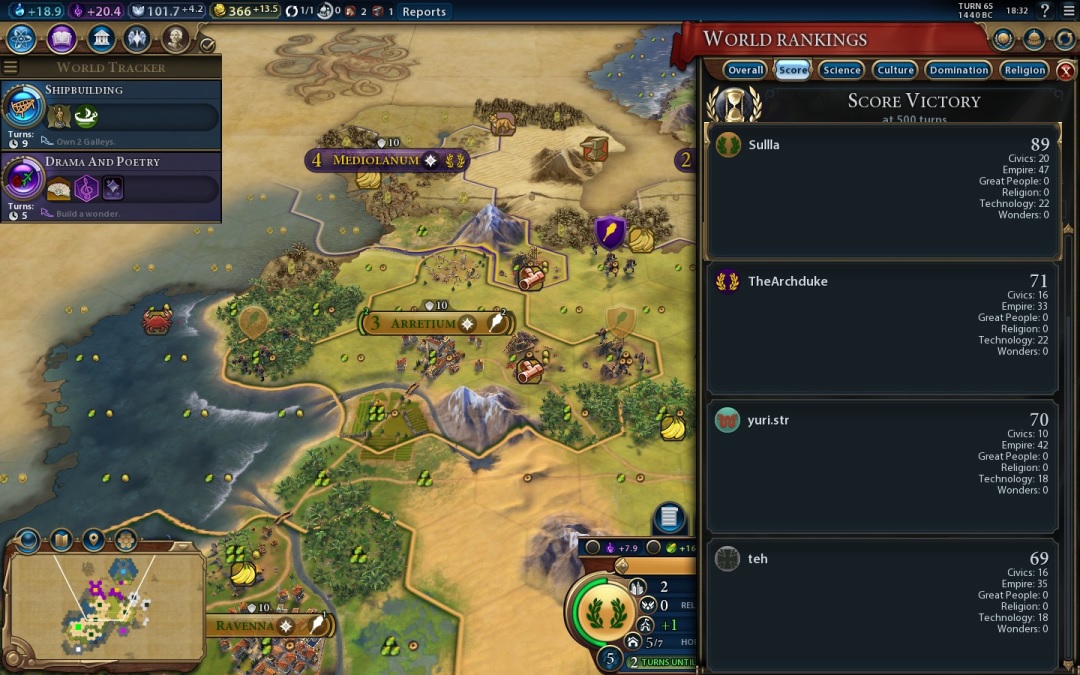
Task: View the Religion victory tab
Action: click(x=1024, y=70)
